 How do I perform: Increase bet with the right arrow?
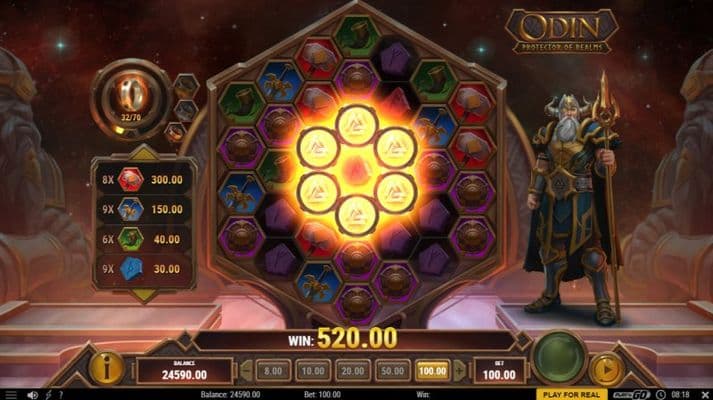pyautogui.click(x=457, y=370)
